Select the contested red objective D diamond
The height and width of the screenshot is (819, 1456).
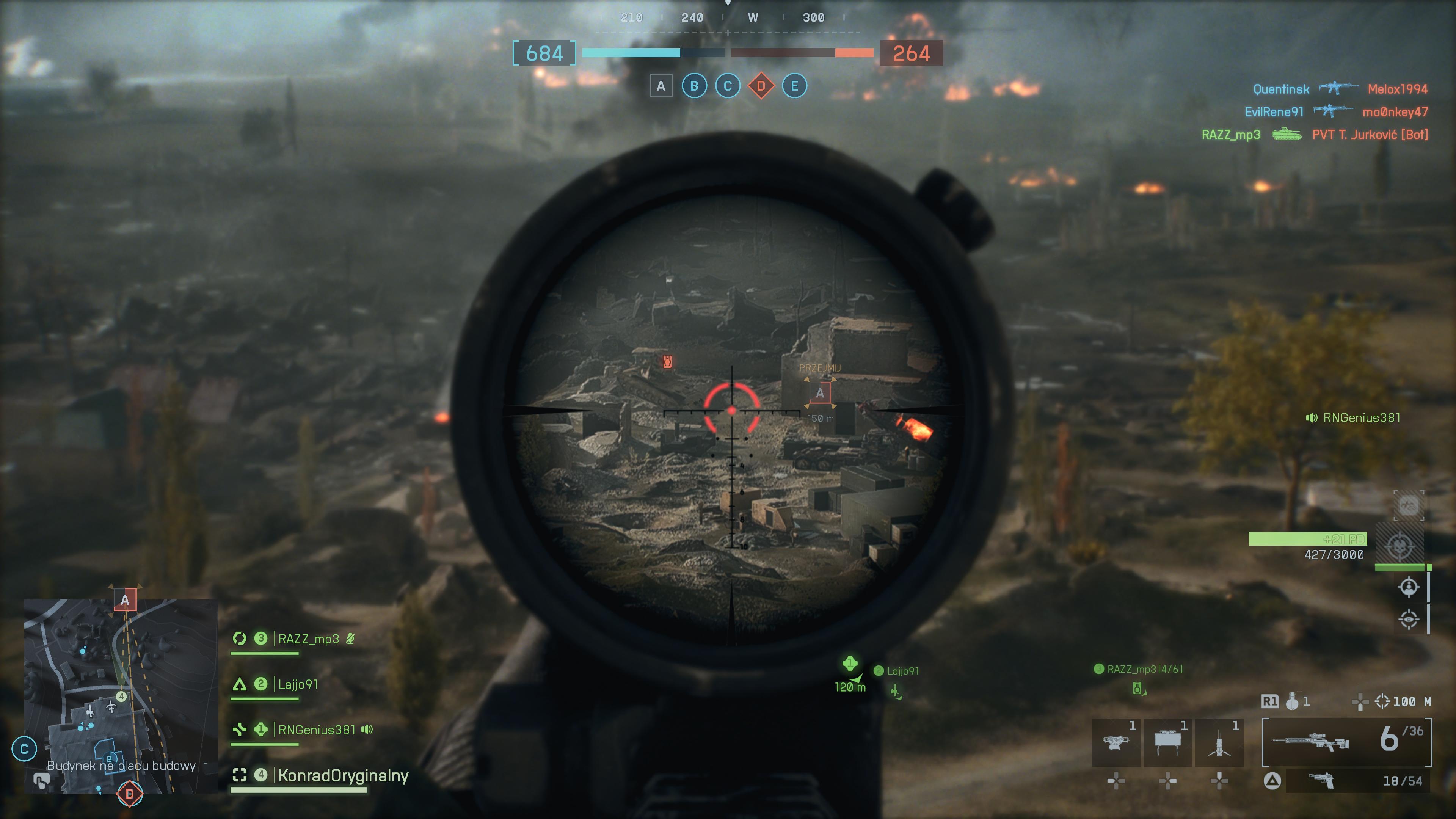[x=761, y=86]
